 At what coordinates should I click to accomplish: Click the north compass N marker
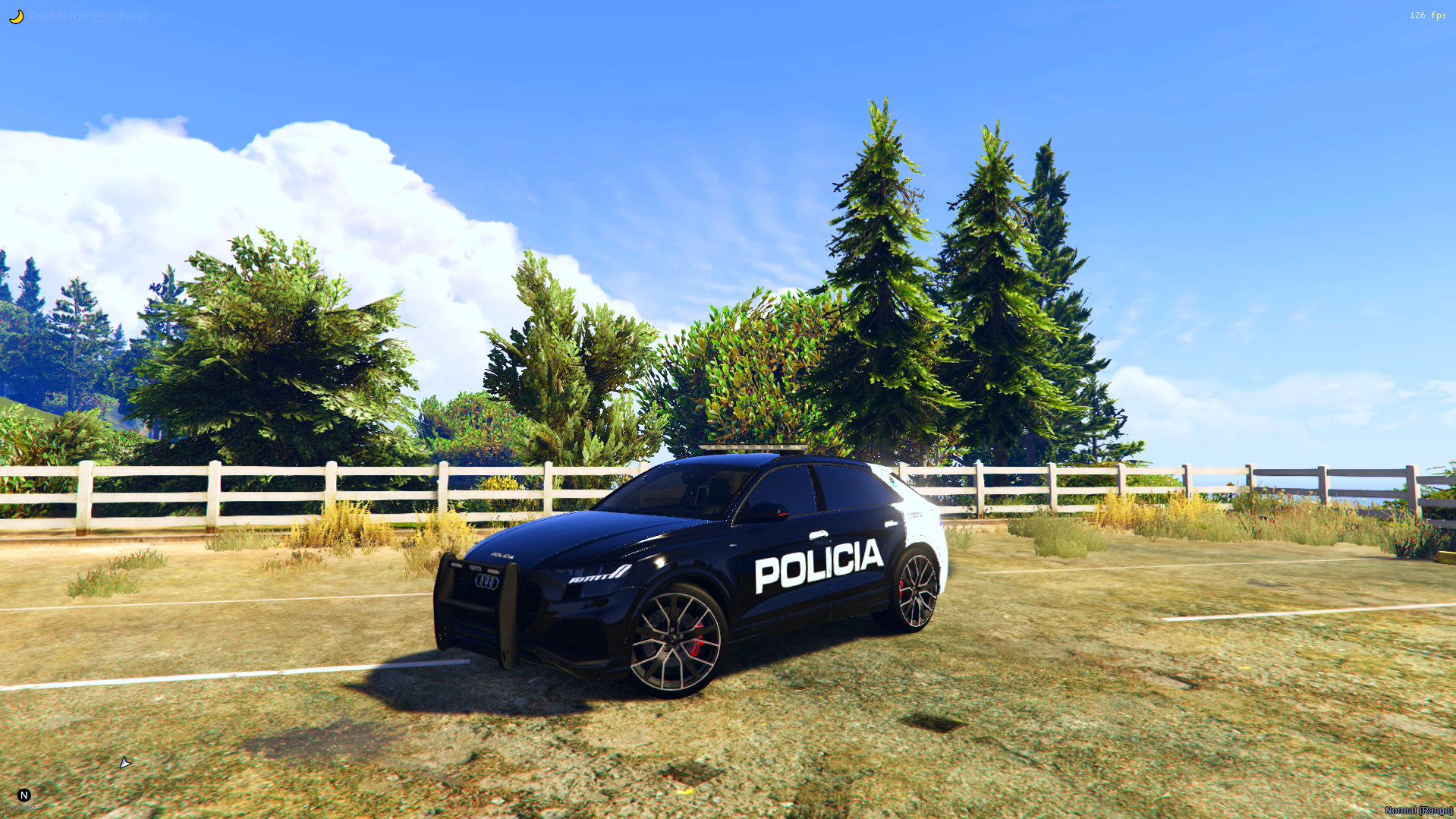24,795
